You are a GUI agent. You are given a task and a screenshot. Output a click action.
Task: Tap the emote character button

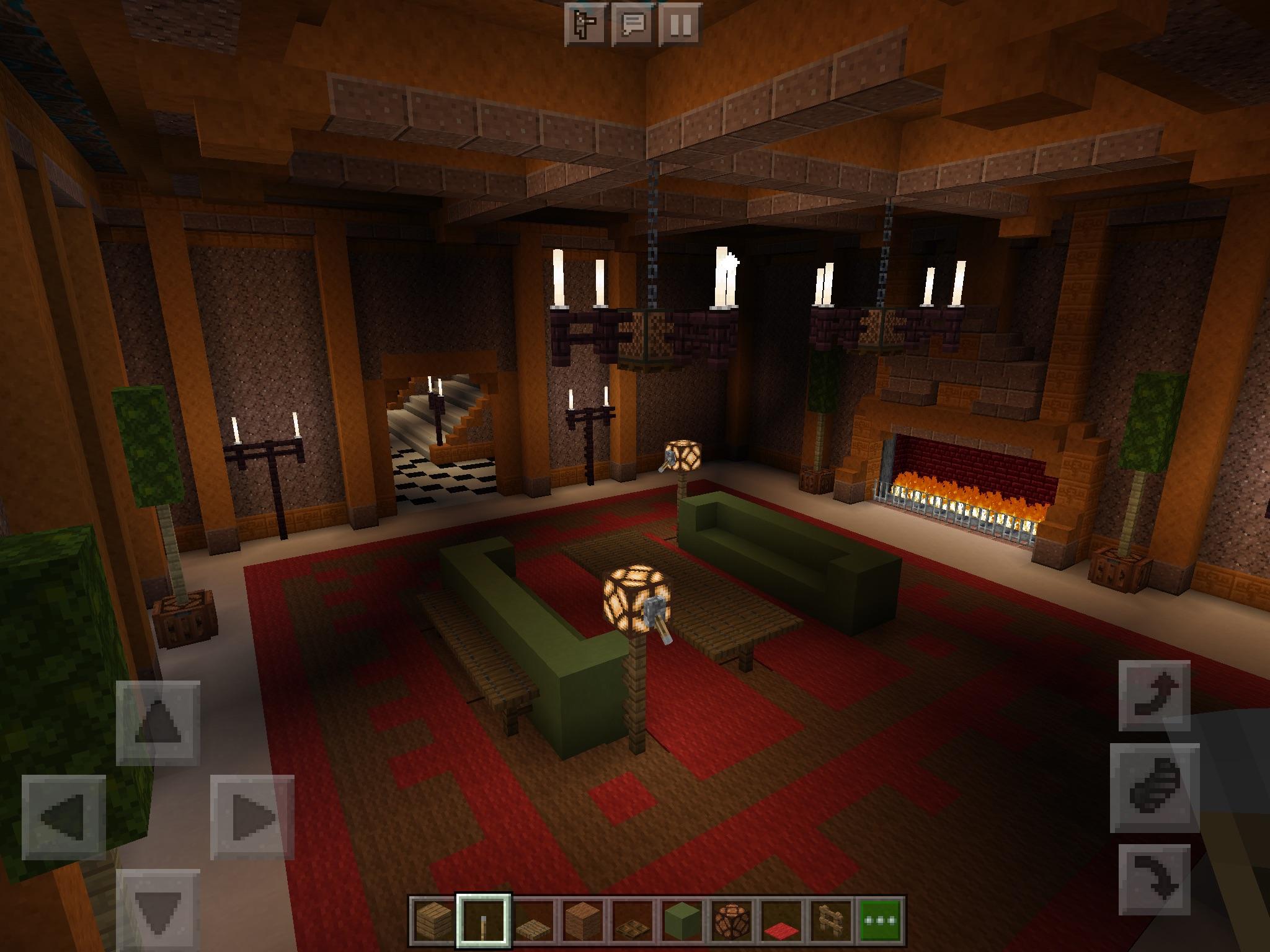click(x=585, y=25)
